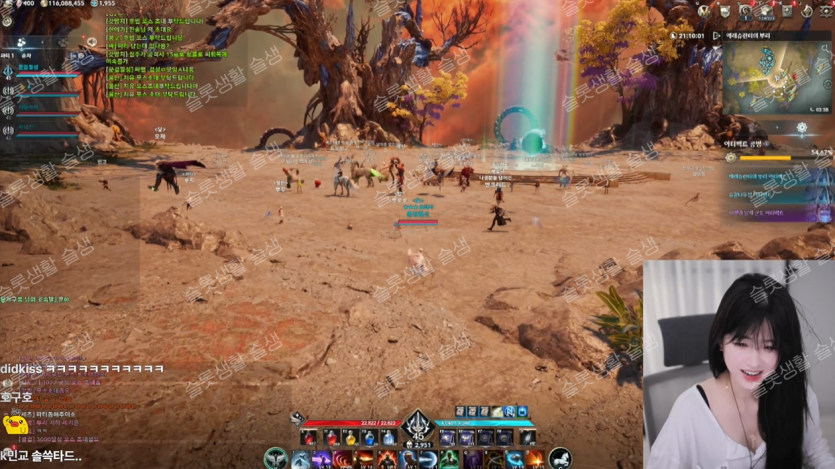
Task: Click the gear icon below the minimap
Action: pos(802,128)
